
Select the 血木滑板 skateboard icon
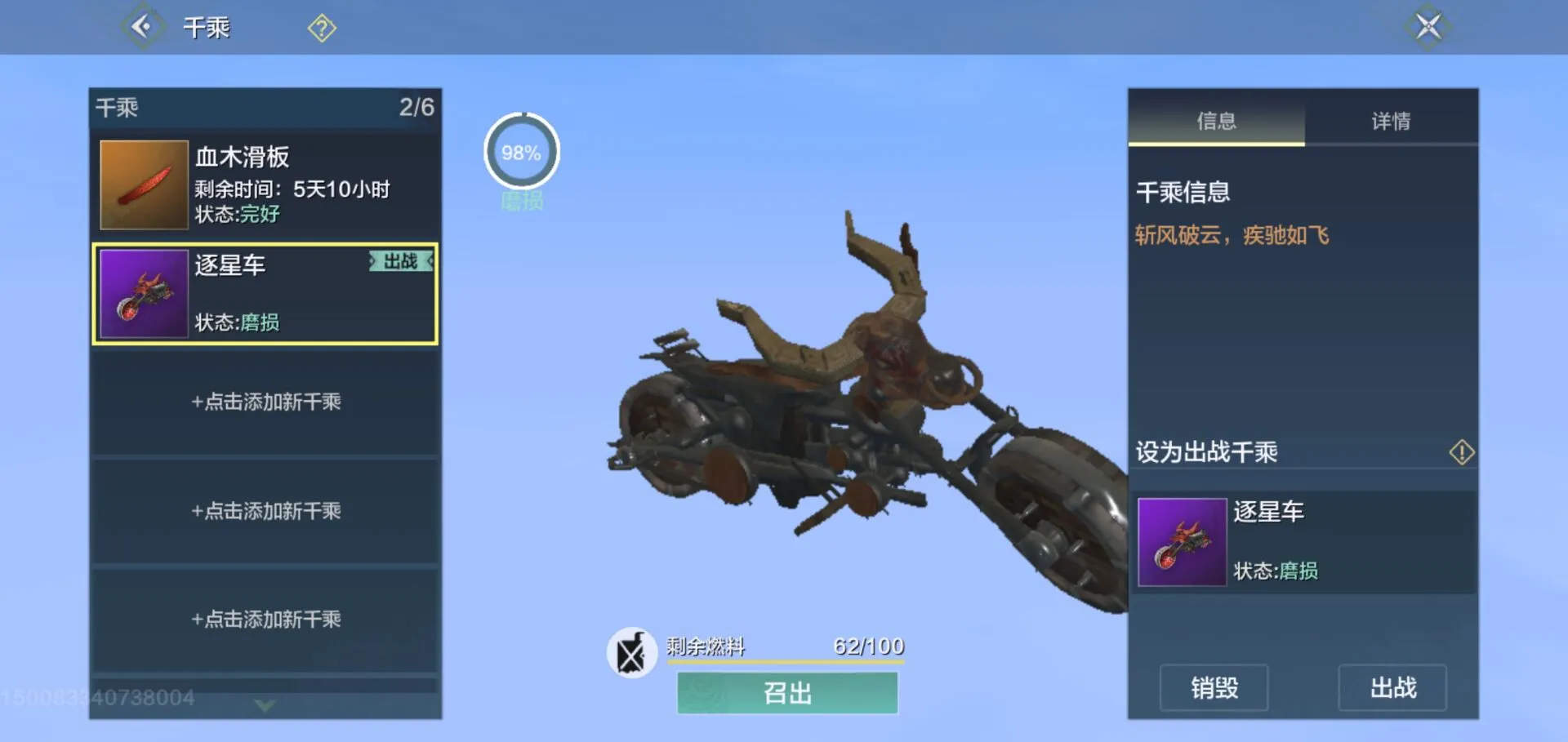[x=144, y=184]
